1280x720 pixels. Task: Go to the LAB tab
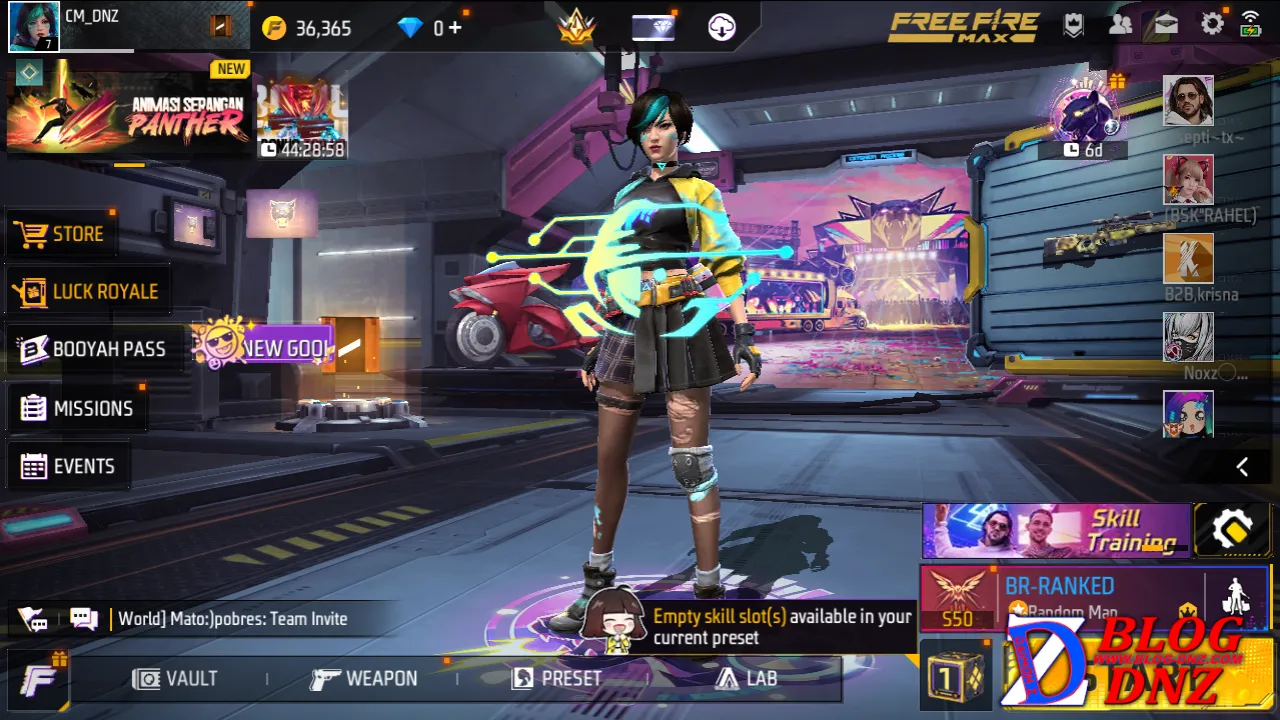click(x=746, y=679)
